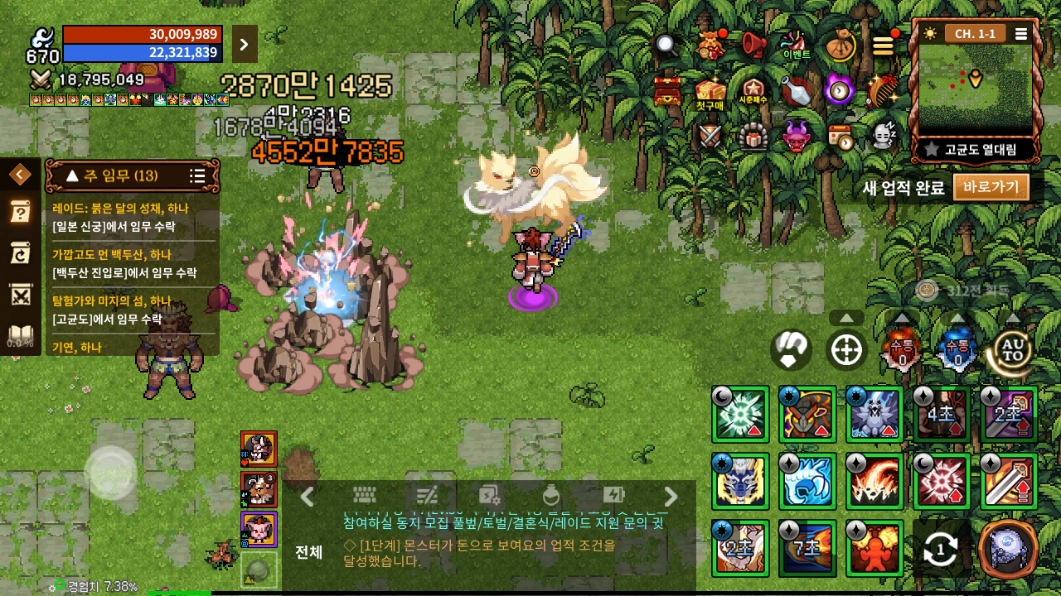Screen dimensions: 1061x596
Task: Activate the blue ice claw skill
Action: point(807,482)
